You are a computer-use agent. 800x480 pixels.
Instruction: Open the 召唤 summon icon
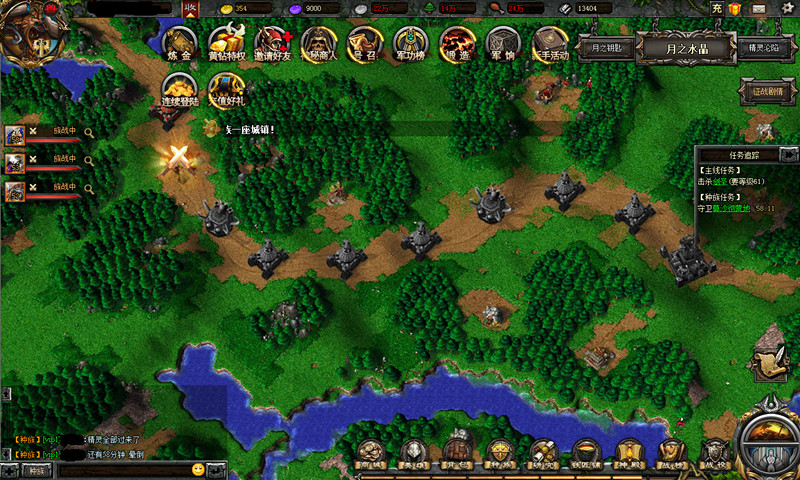point(364,44)
